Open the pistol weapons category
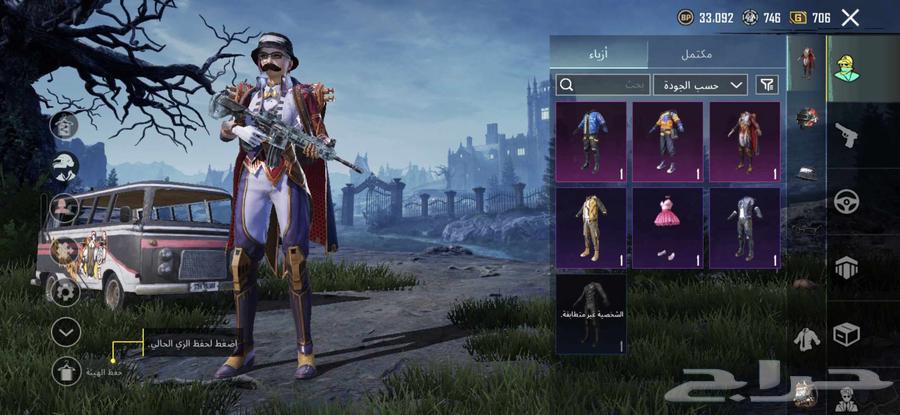 point(846,135)
